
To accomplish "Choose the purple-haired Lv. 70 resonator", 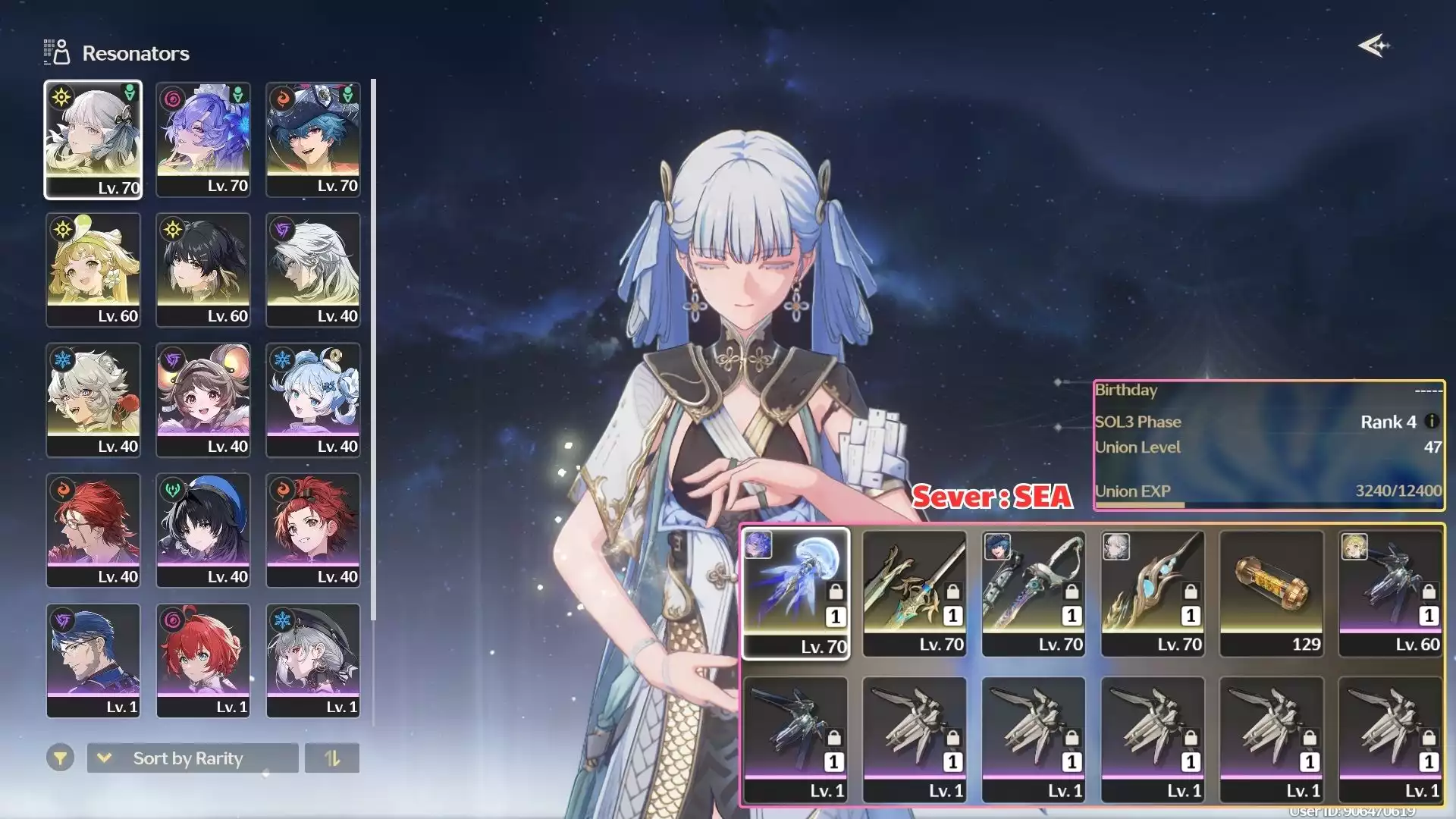I will click(x=203, y=140).
